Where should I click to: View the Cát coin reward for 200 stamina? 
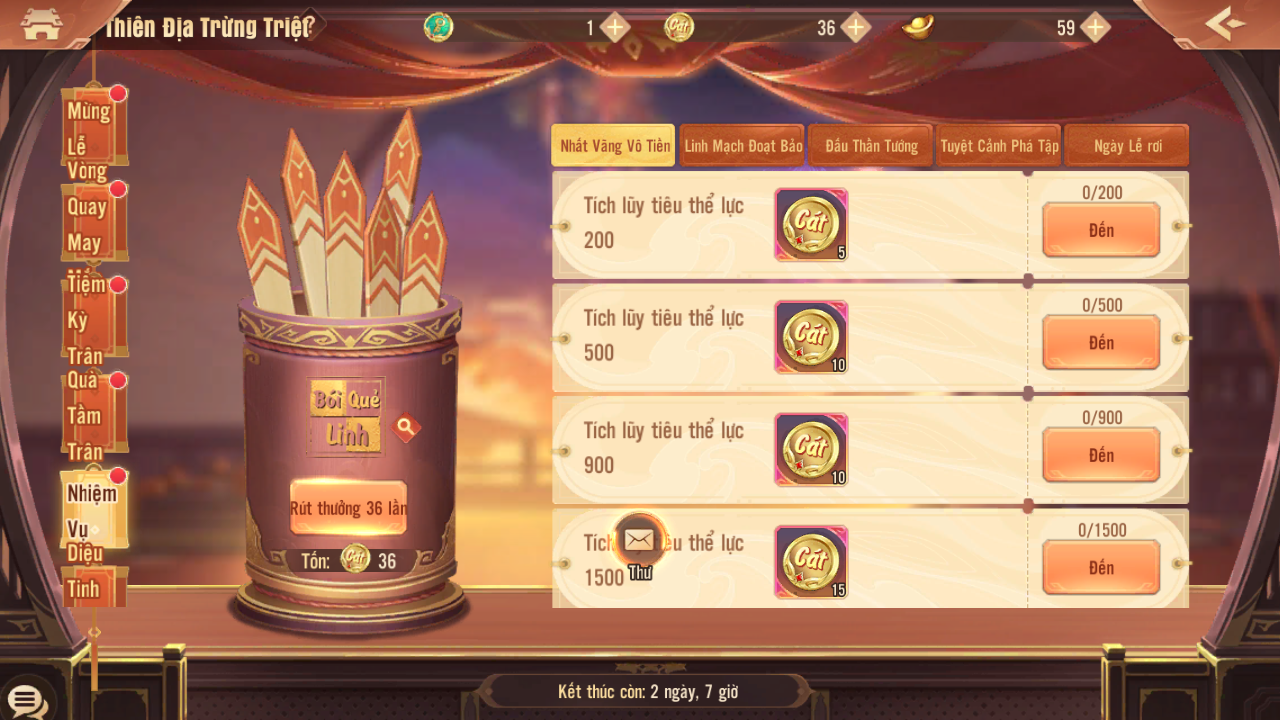coord(811,225)
